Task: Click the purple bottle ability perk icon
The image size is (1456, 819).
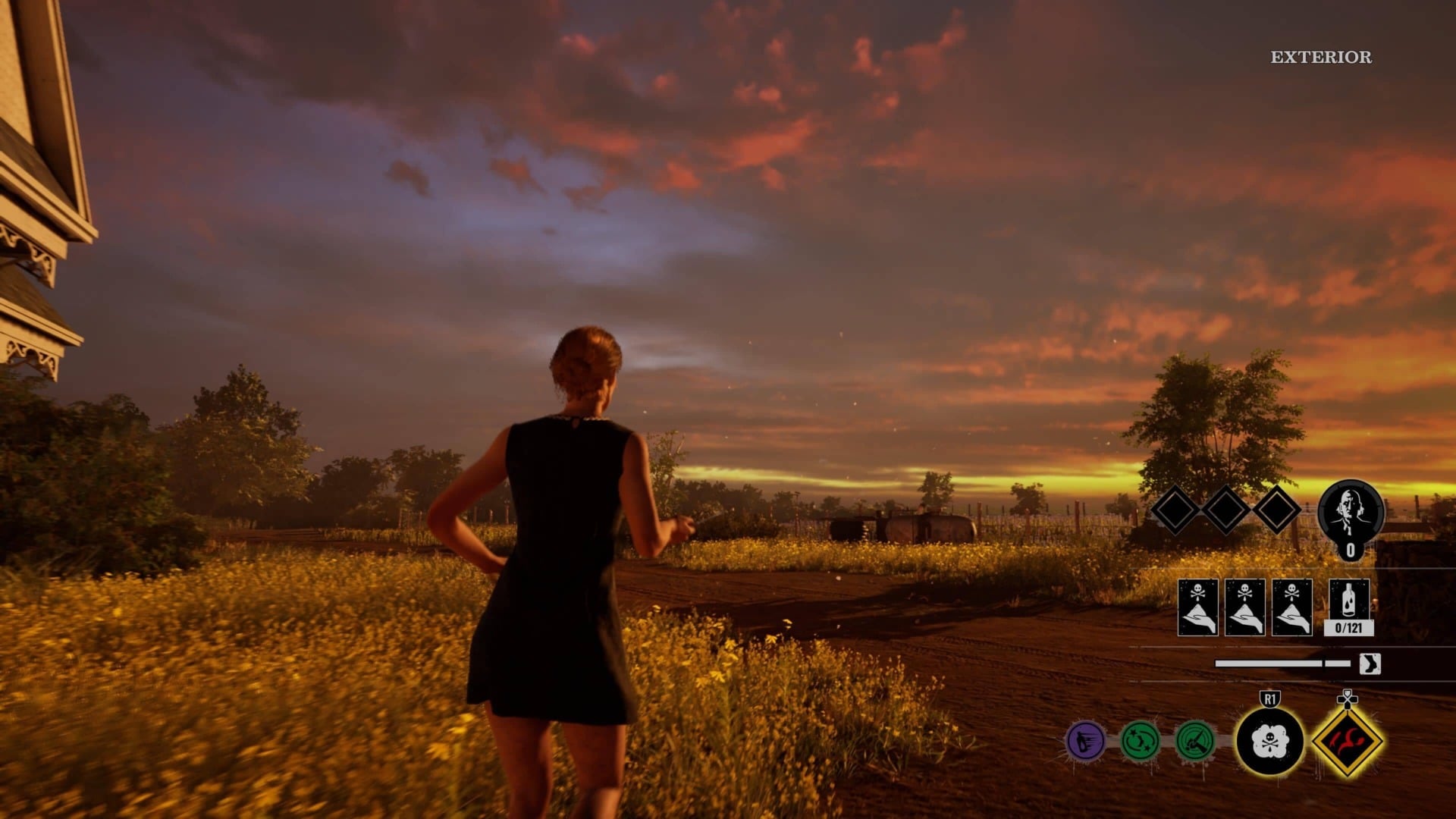Action: coord(1085,742)
